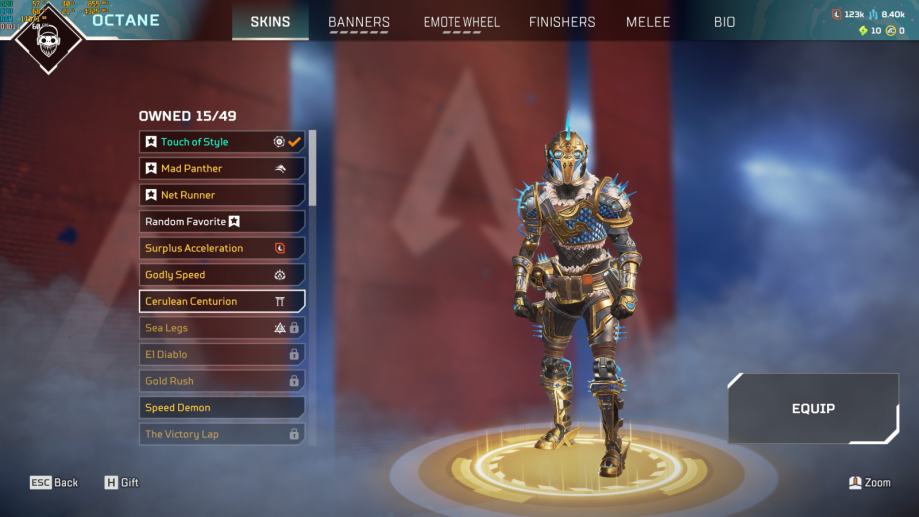Select the Random Favorite option

click(x=222, y=221)
